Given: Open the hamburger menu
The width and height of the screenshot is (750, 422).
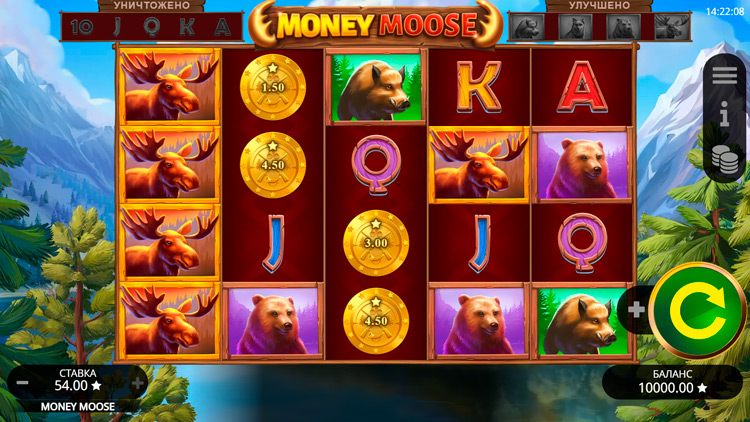Looking at the screenshot, I should 726,74.
